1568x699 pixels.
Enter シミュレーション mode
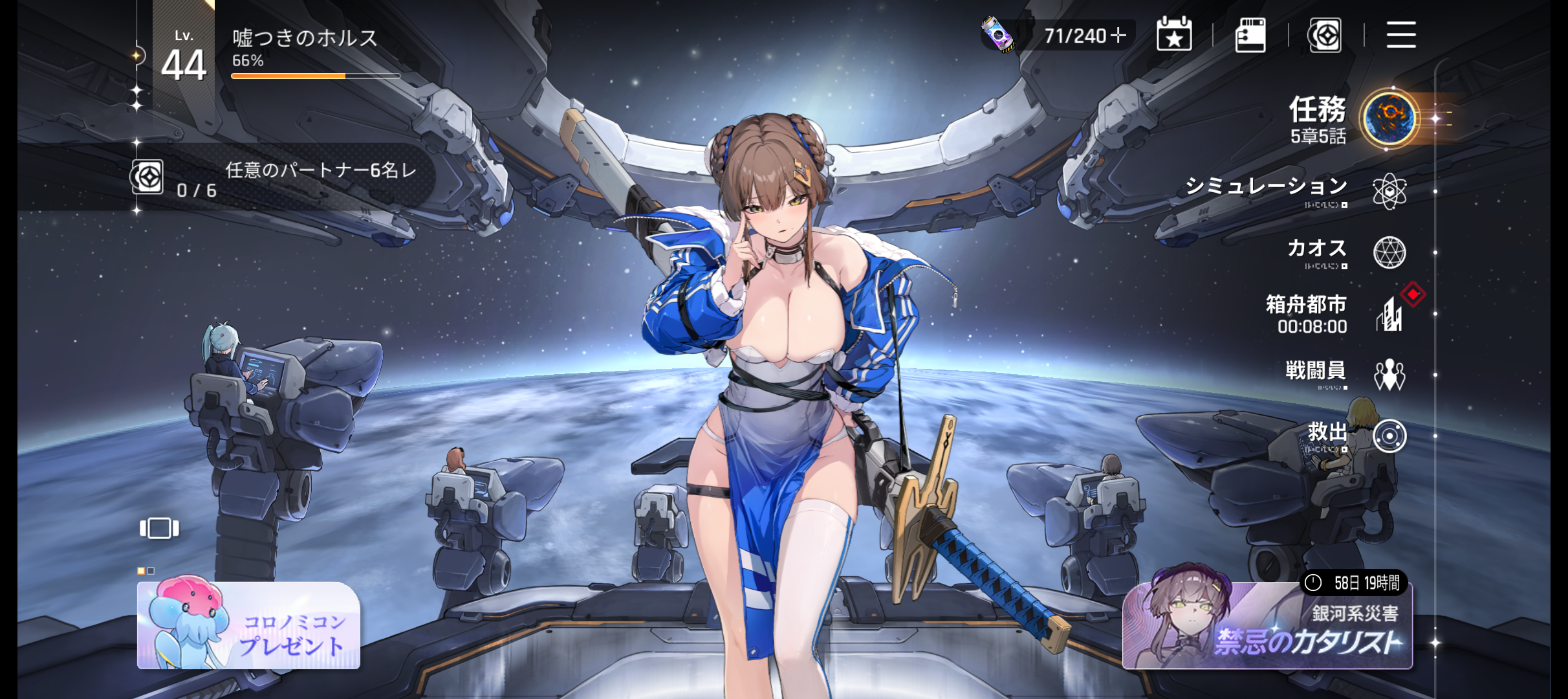(1388, 191)
